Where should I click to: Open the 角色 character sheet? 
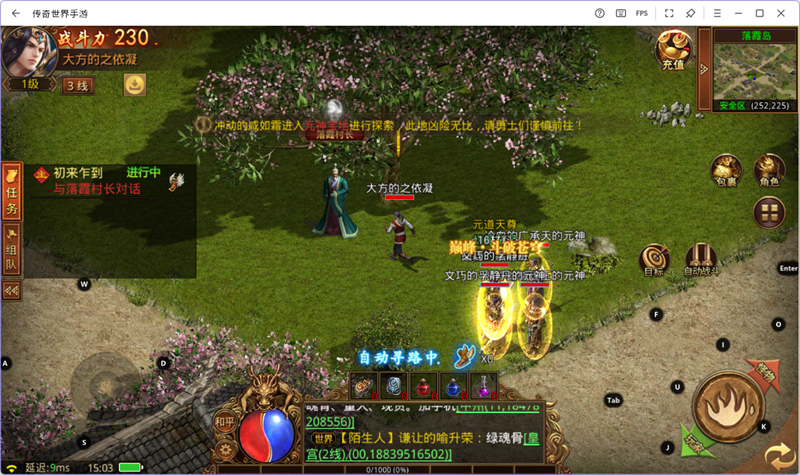[x=768, y=171]
